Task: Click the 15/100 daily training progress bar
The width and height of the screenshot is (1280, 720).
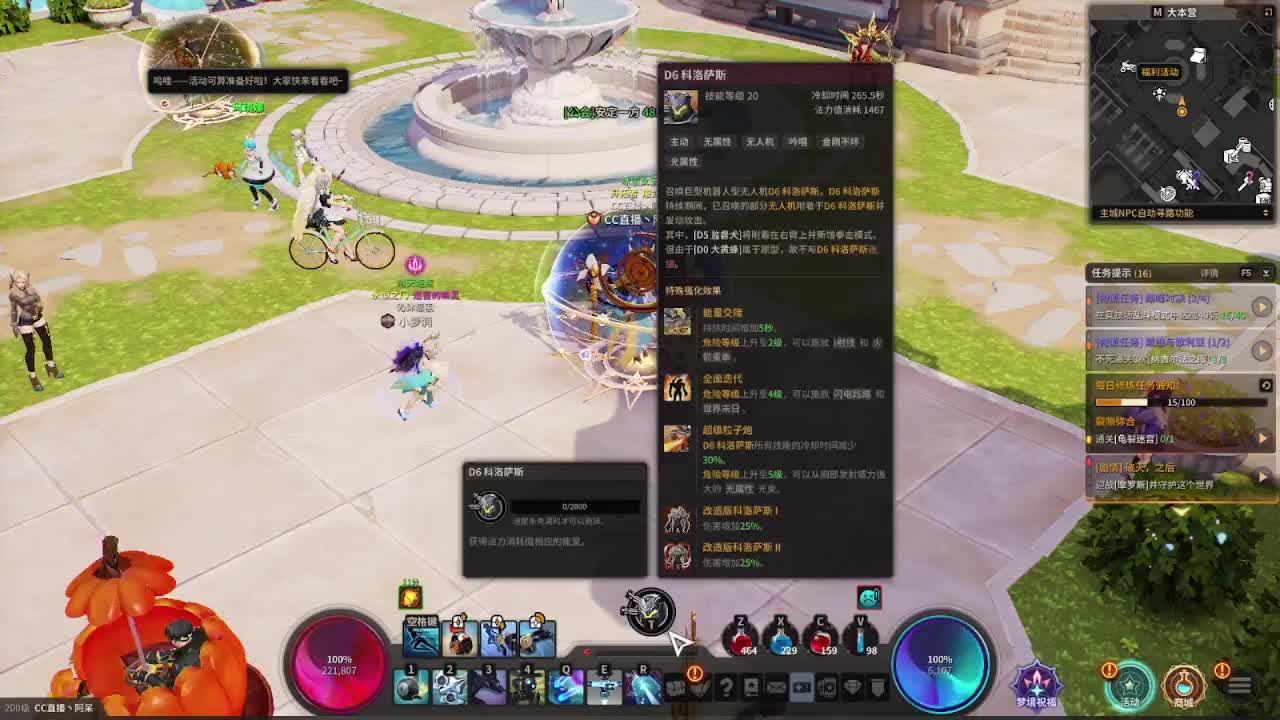Action: pyautogui.click(x=1183, y=403)
